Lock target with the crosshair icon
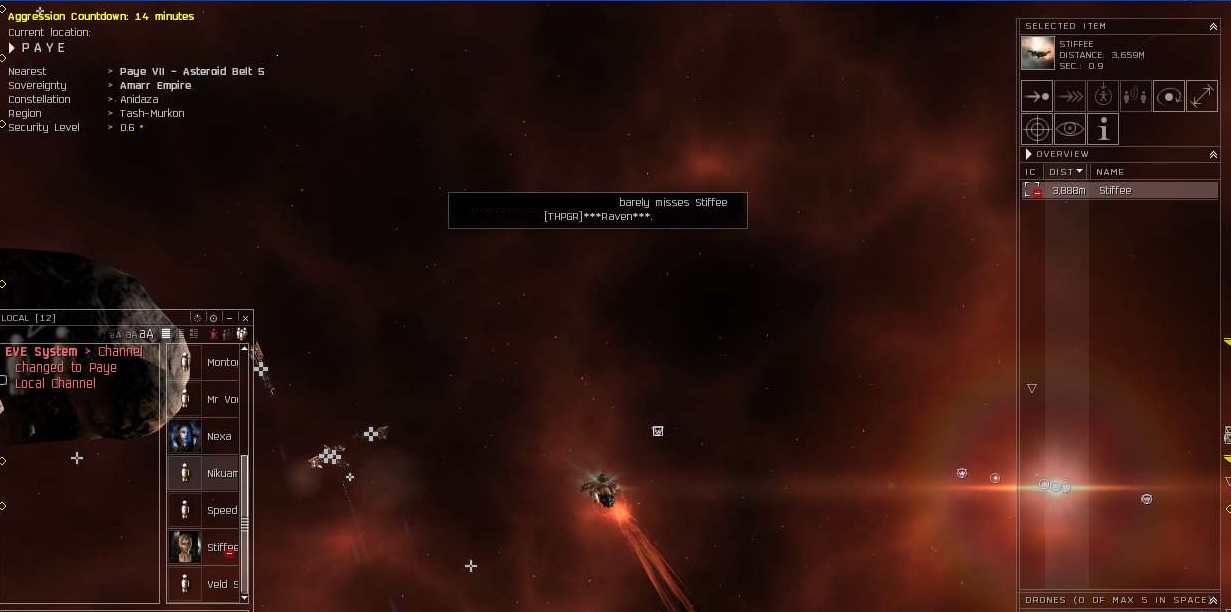The height and width of the screenshot is (612, 1231). (x=1037, y=129)
